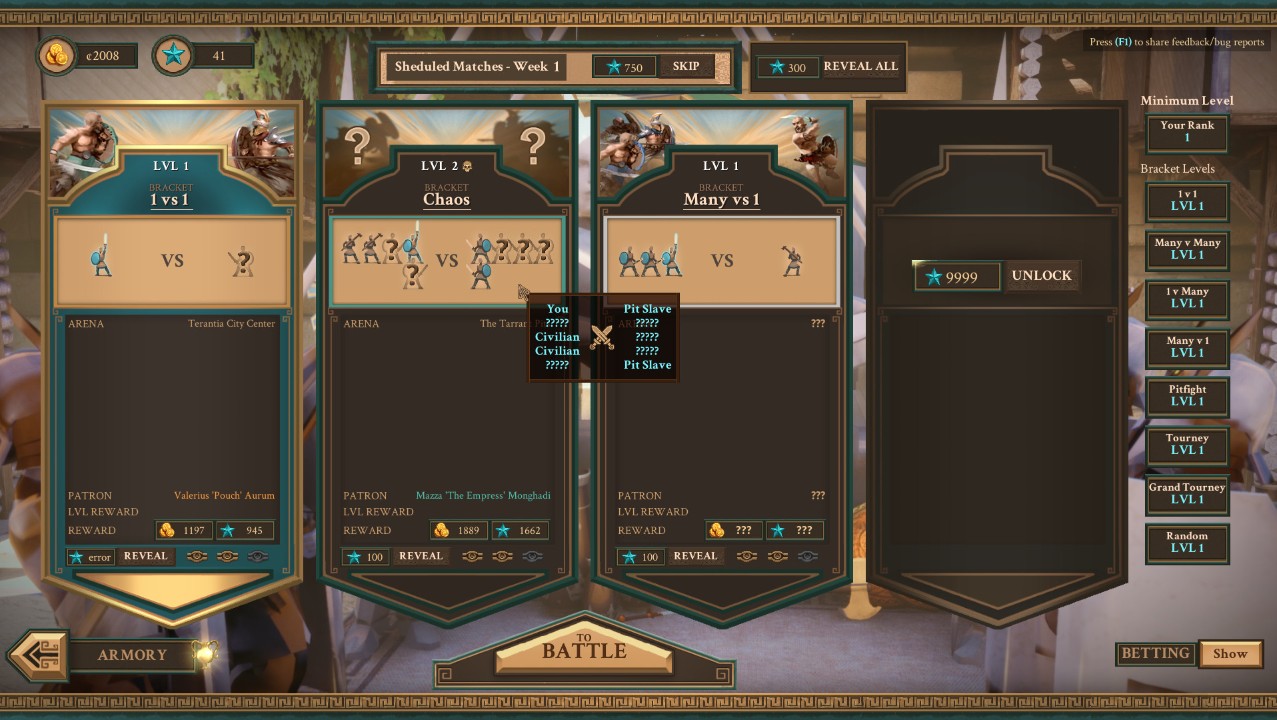1277x720 pixels.
Task: Select the Many v 1 bracket level
Action: 1187,347
